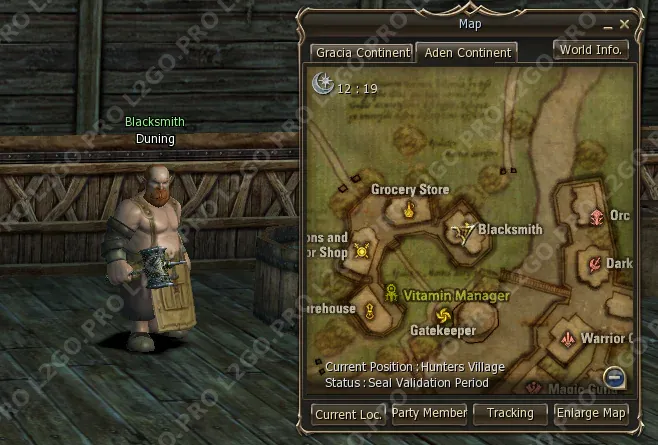Screen dimensions: 658x445
Task: Pick the Orc guild marker
Action: click(x=597, y=216)
